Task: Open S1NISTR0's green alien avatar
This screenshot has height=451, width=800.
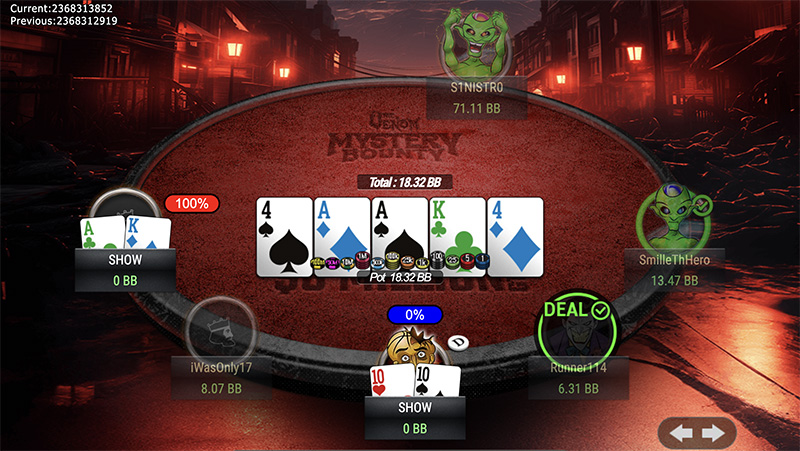Action: (477, 42)
